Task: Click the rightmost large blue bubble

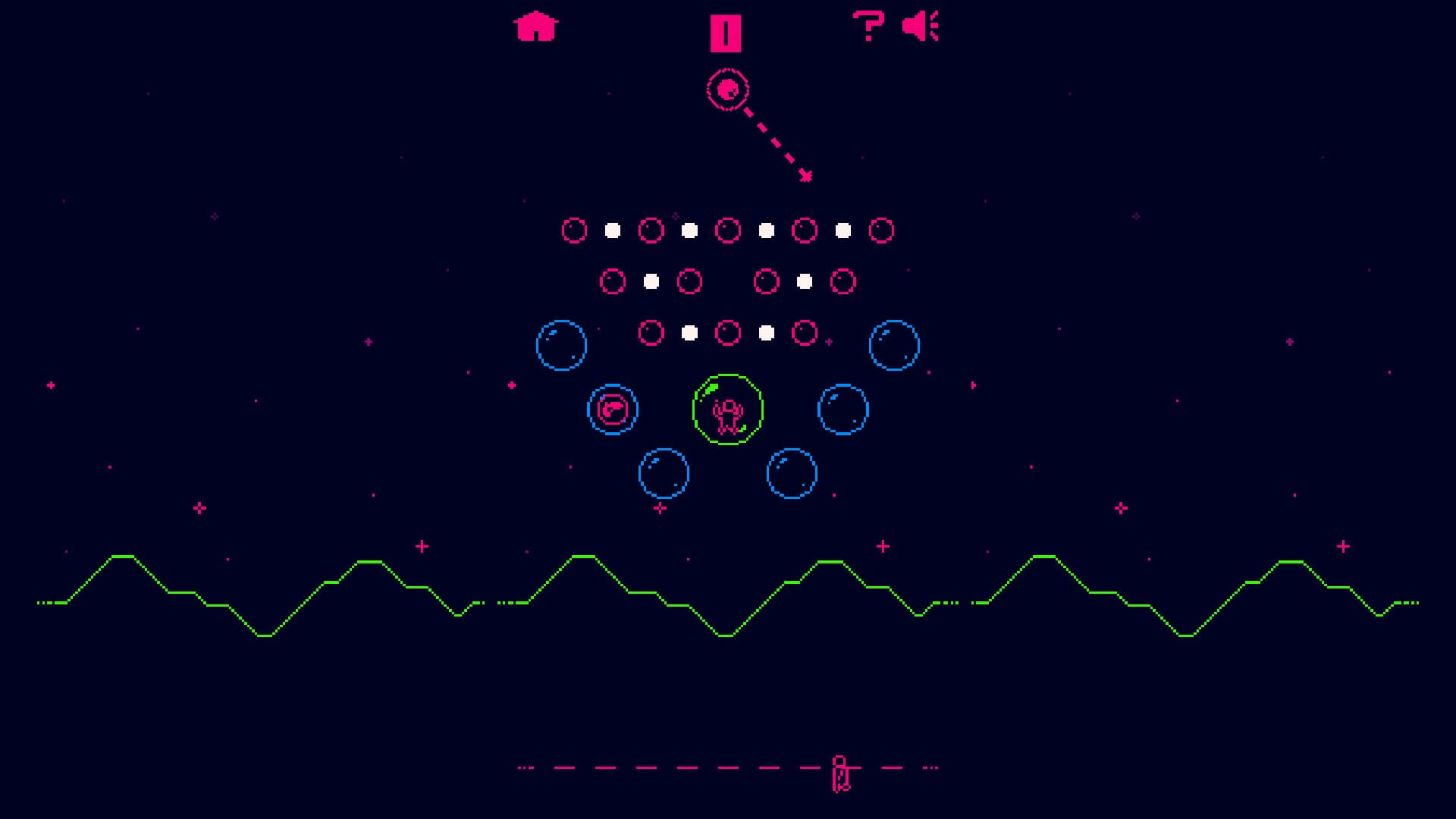Action: tap(896, 346)
